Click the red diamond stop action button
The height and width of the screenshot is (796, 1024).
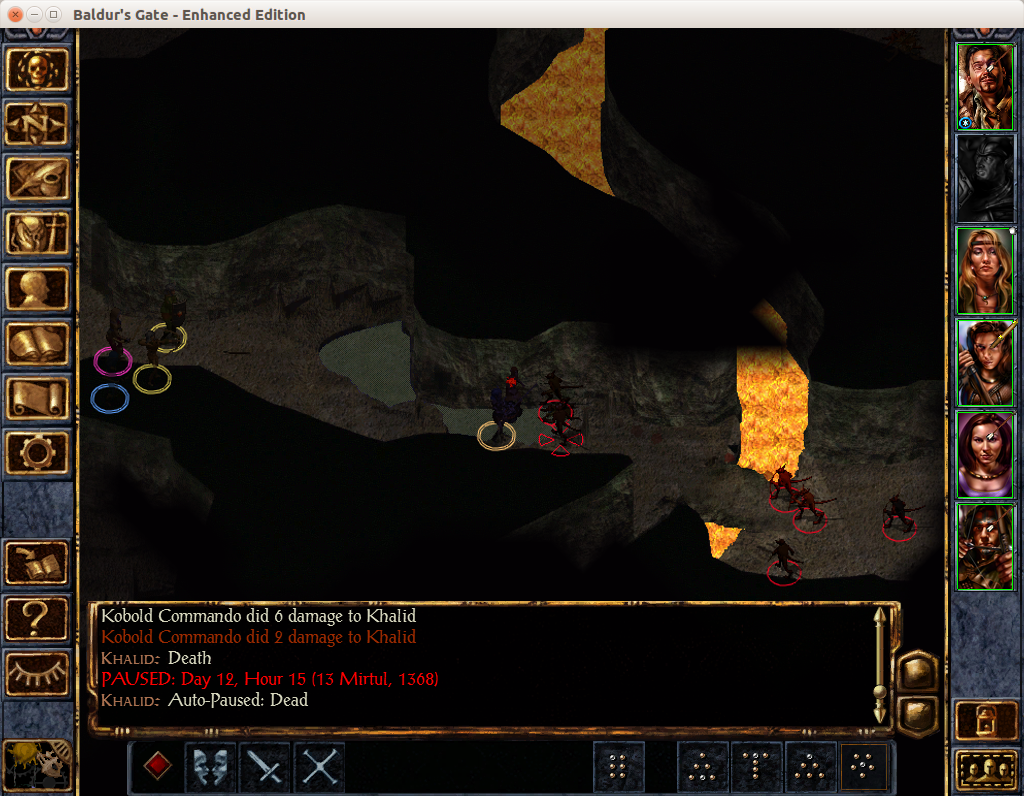[157, 767]
